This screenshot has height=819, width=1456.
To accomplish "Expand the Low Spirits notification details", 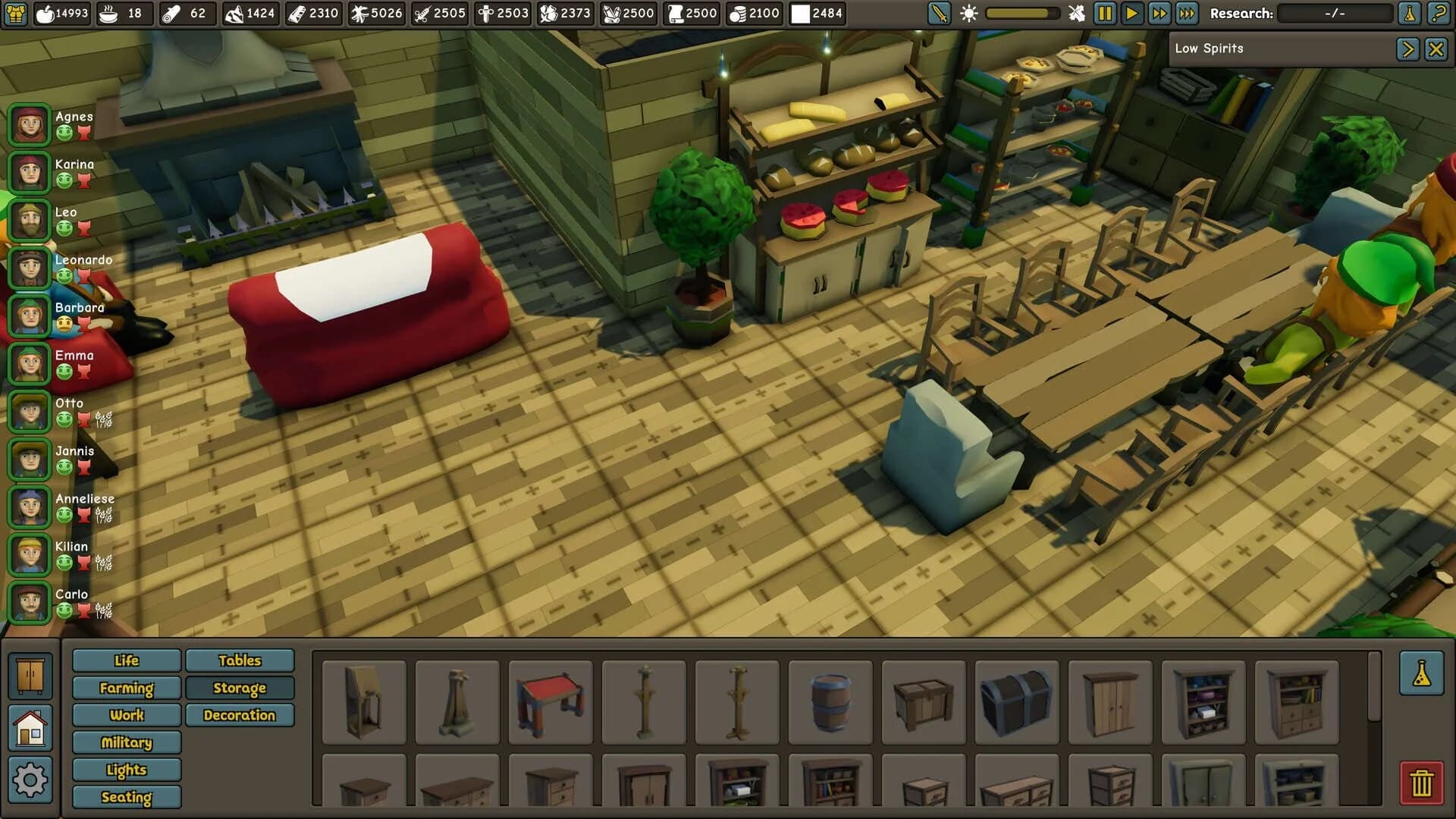I will 1407,48.
